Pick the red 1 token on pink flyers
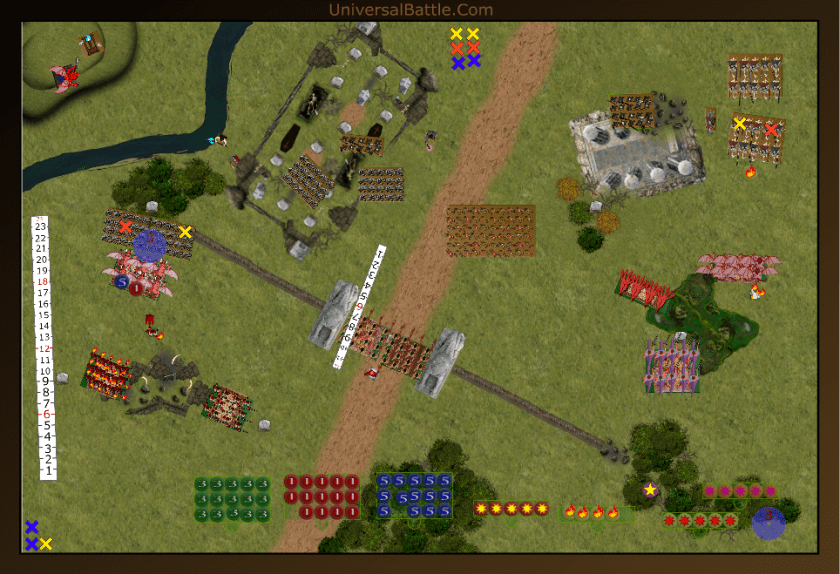Screen dimensions: 840x574 (136, 288)
